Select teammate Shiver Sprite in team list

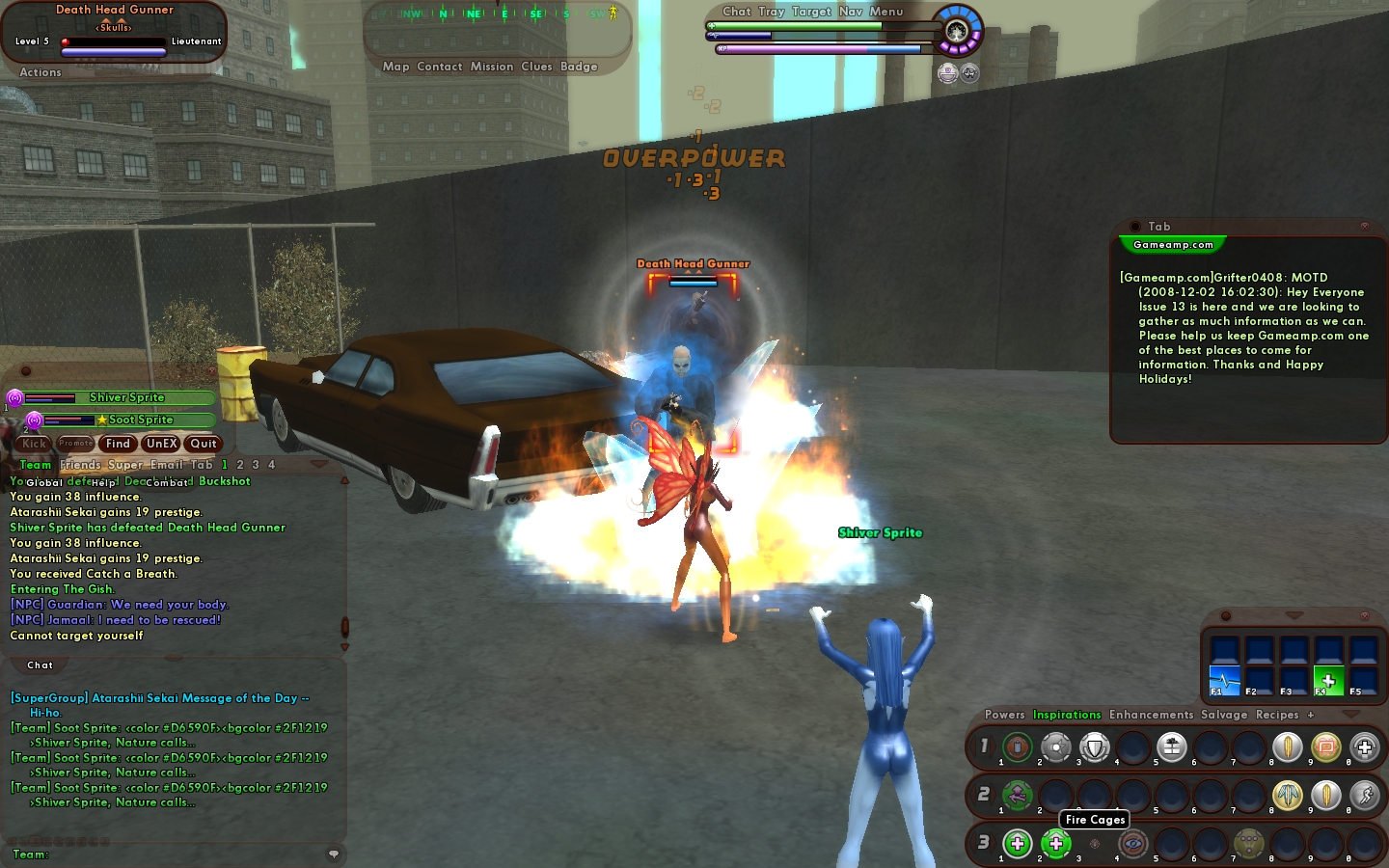[126, 397]
